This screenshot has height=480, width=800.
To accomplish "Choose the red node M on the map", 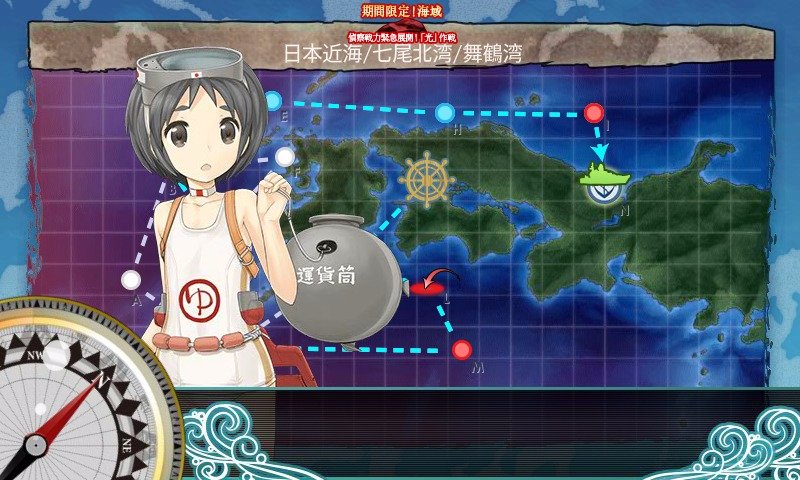I will click(x=461, y=349).
